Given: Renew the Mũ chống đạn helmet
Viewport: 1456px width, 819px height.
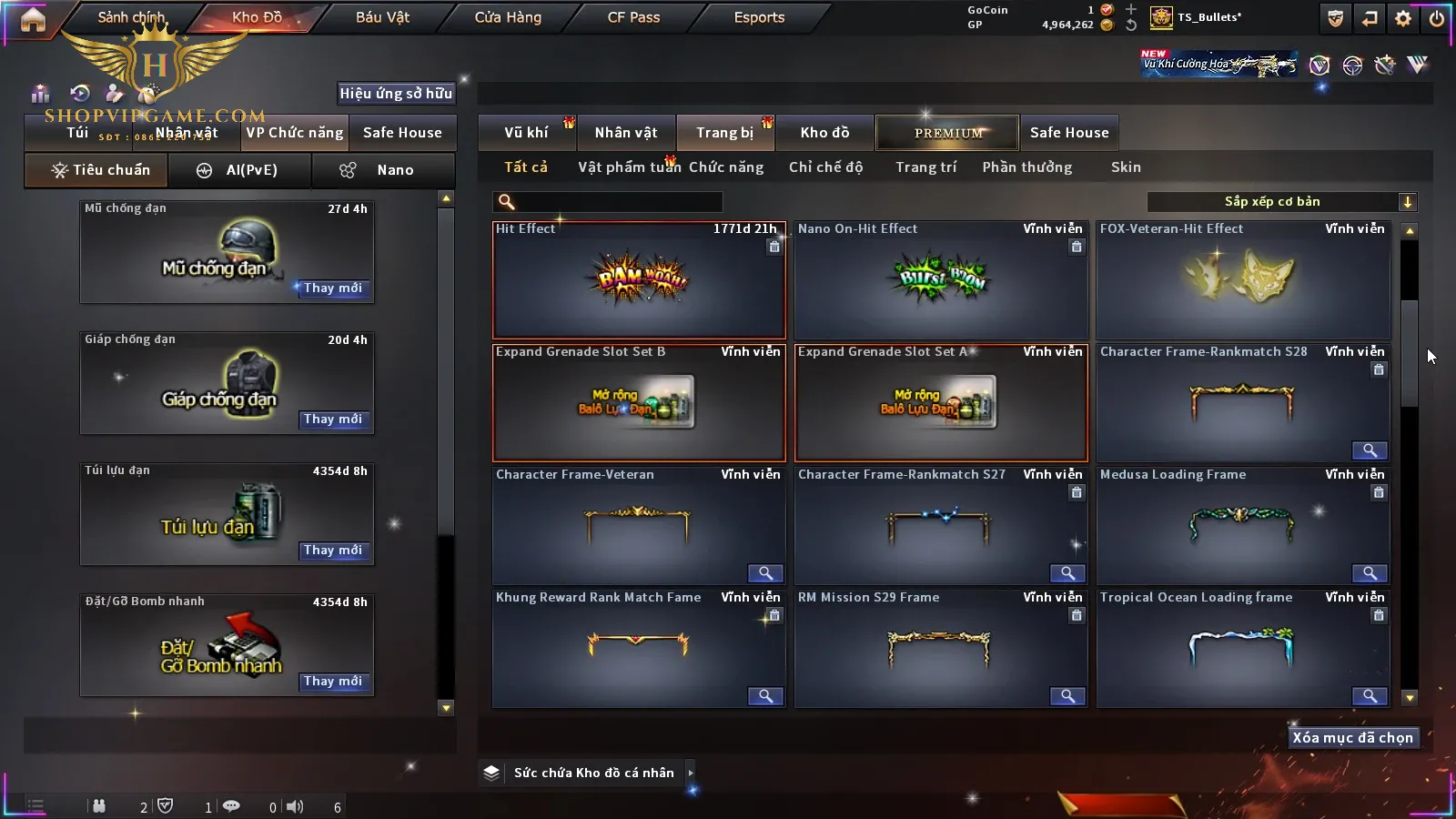Looking at the screenshot, I should 333,288.
